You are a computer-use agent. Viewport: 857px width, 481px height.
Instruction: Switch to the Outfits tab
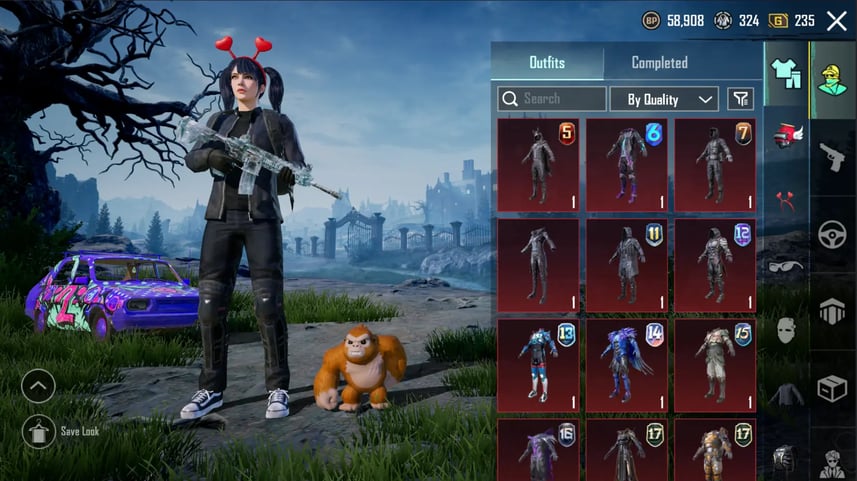click(547, 62)
